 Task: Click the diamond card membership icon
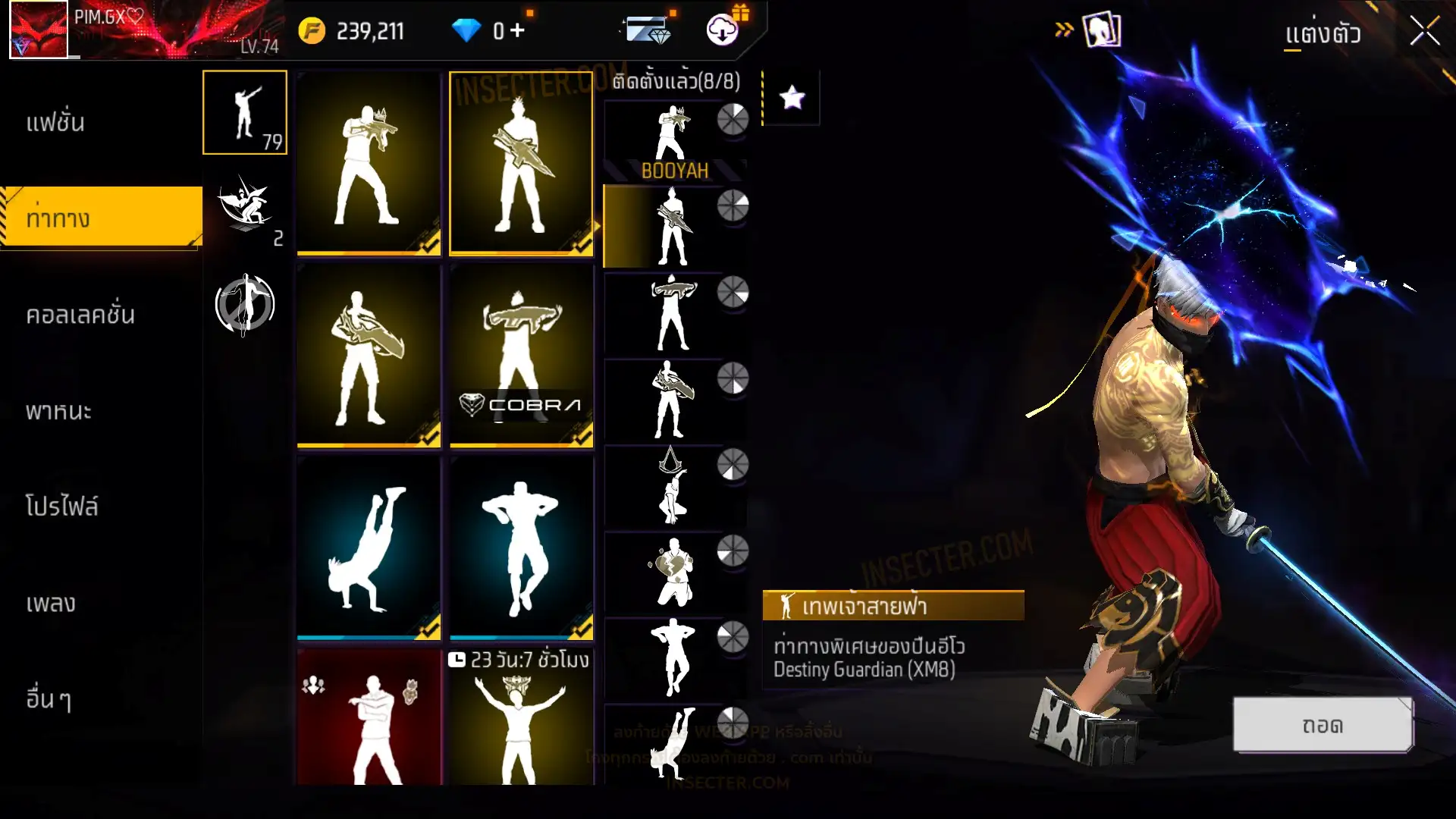point(647,30)
